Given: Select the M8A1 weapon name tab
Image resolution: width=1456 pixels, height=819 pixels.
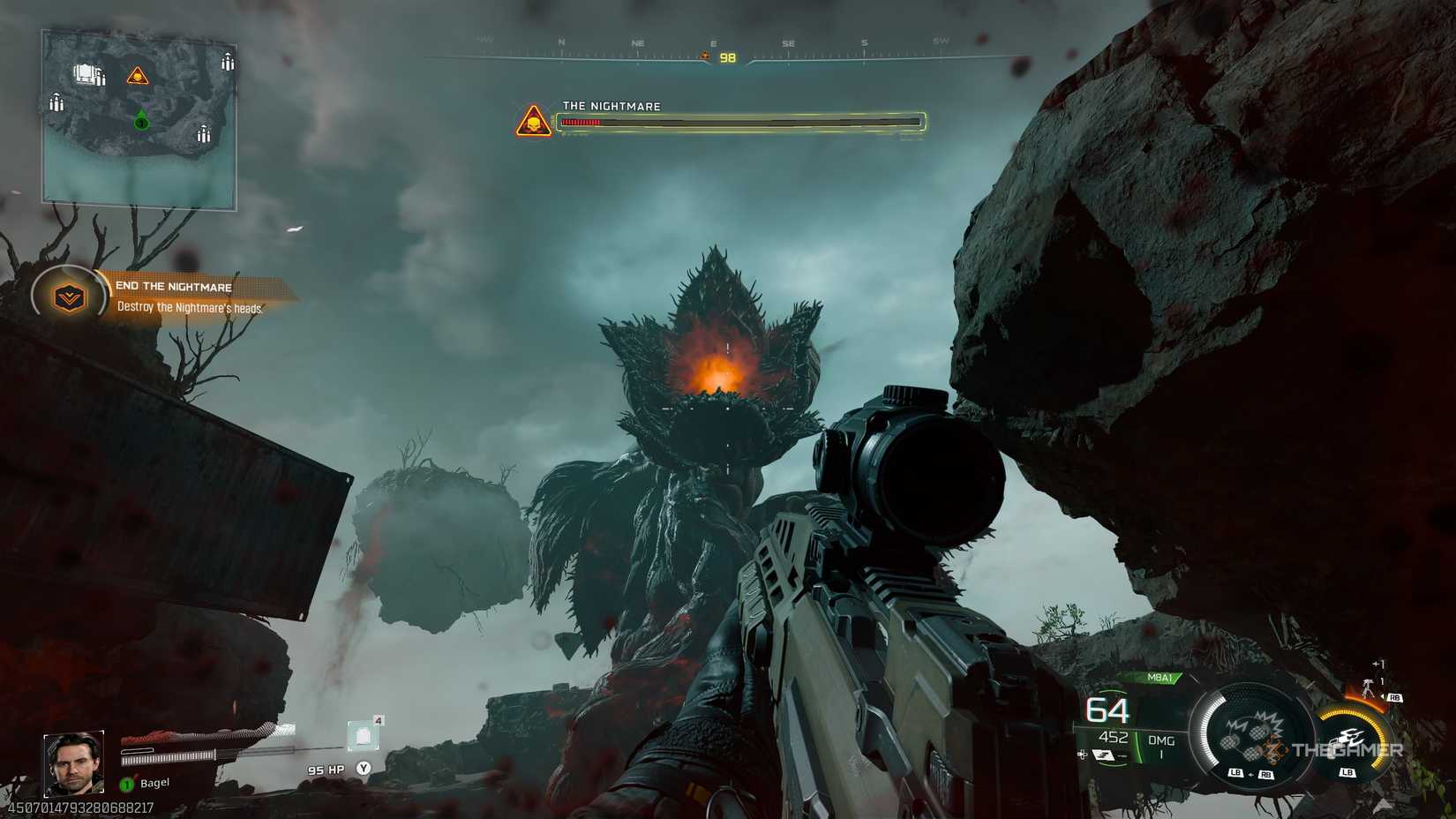Looking at the screenshot, I should click(1161, 676).
